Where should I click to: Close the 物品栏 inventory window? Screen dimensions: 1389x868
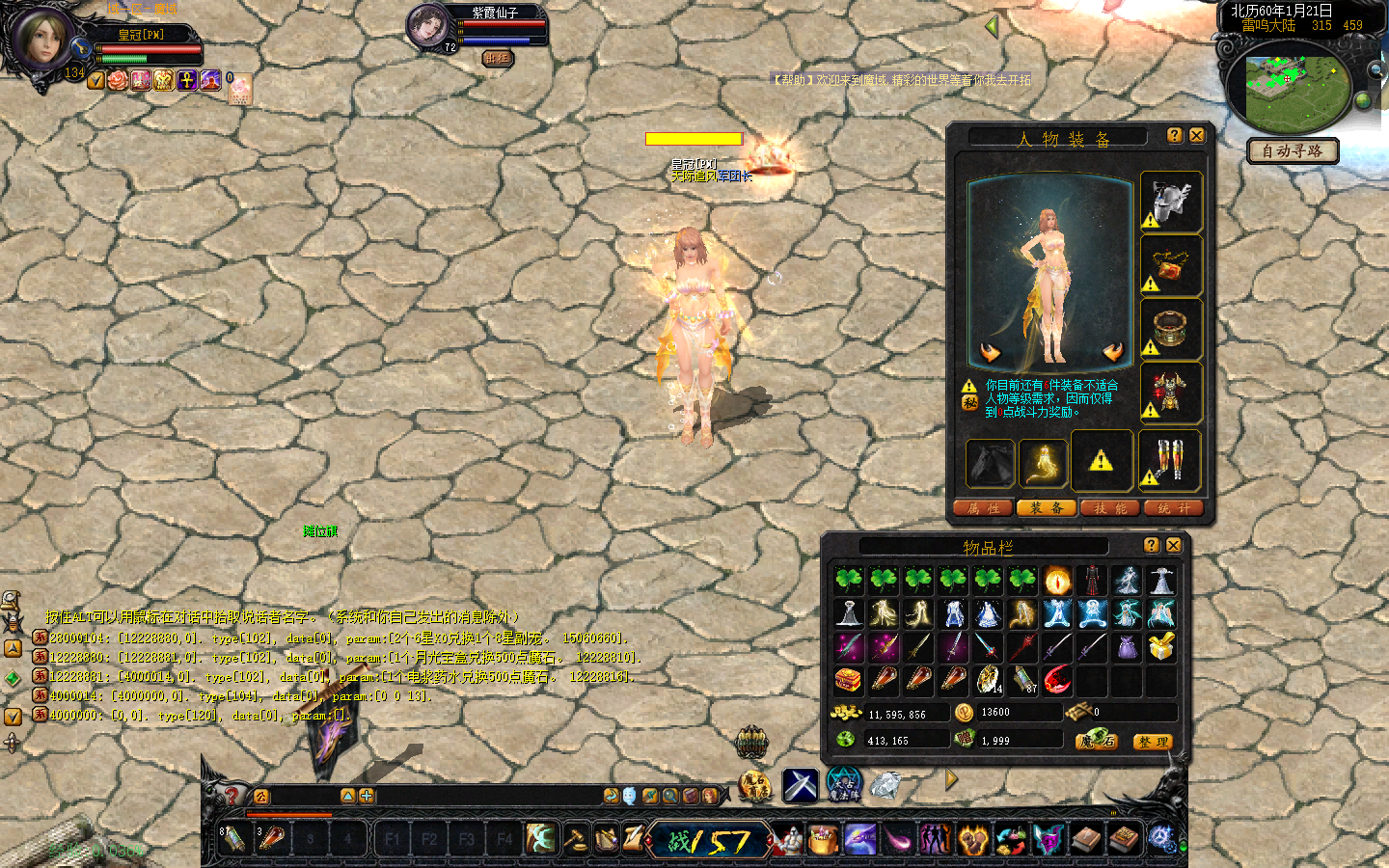tap(1173, 546)
